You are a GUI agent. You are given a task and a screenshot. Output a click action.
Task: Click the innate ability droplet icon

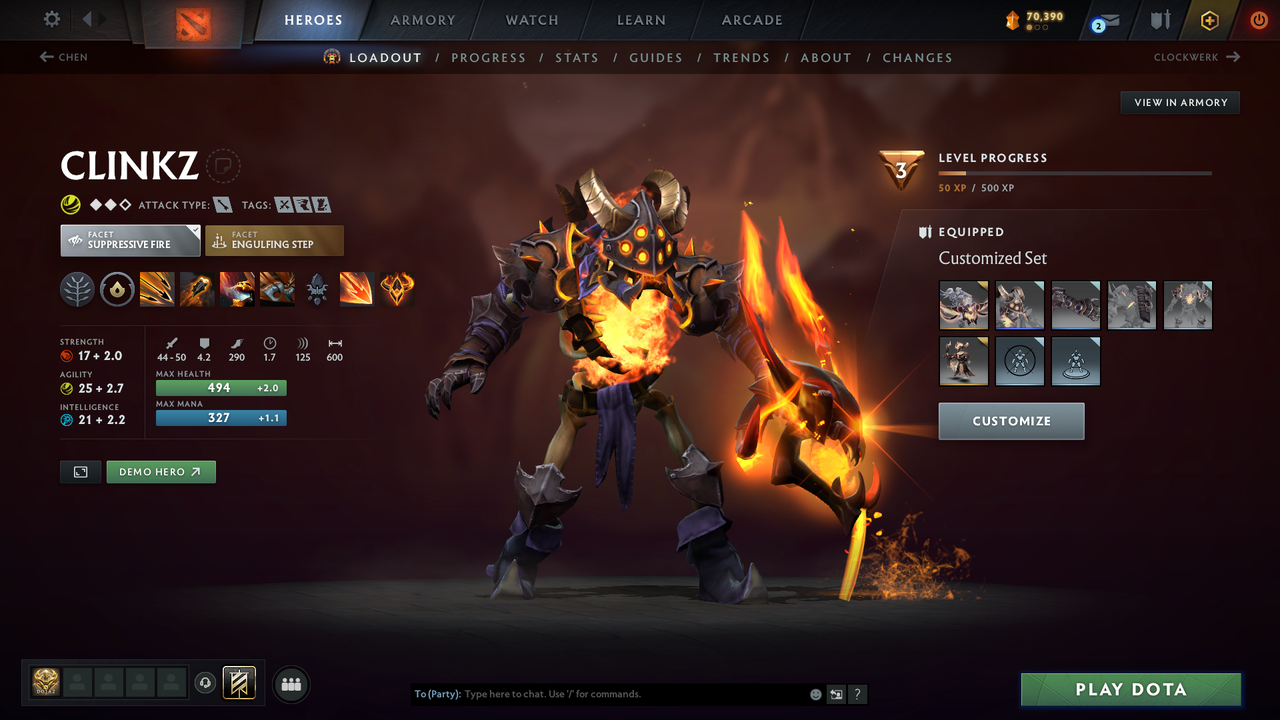click(117, 289)
